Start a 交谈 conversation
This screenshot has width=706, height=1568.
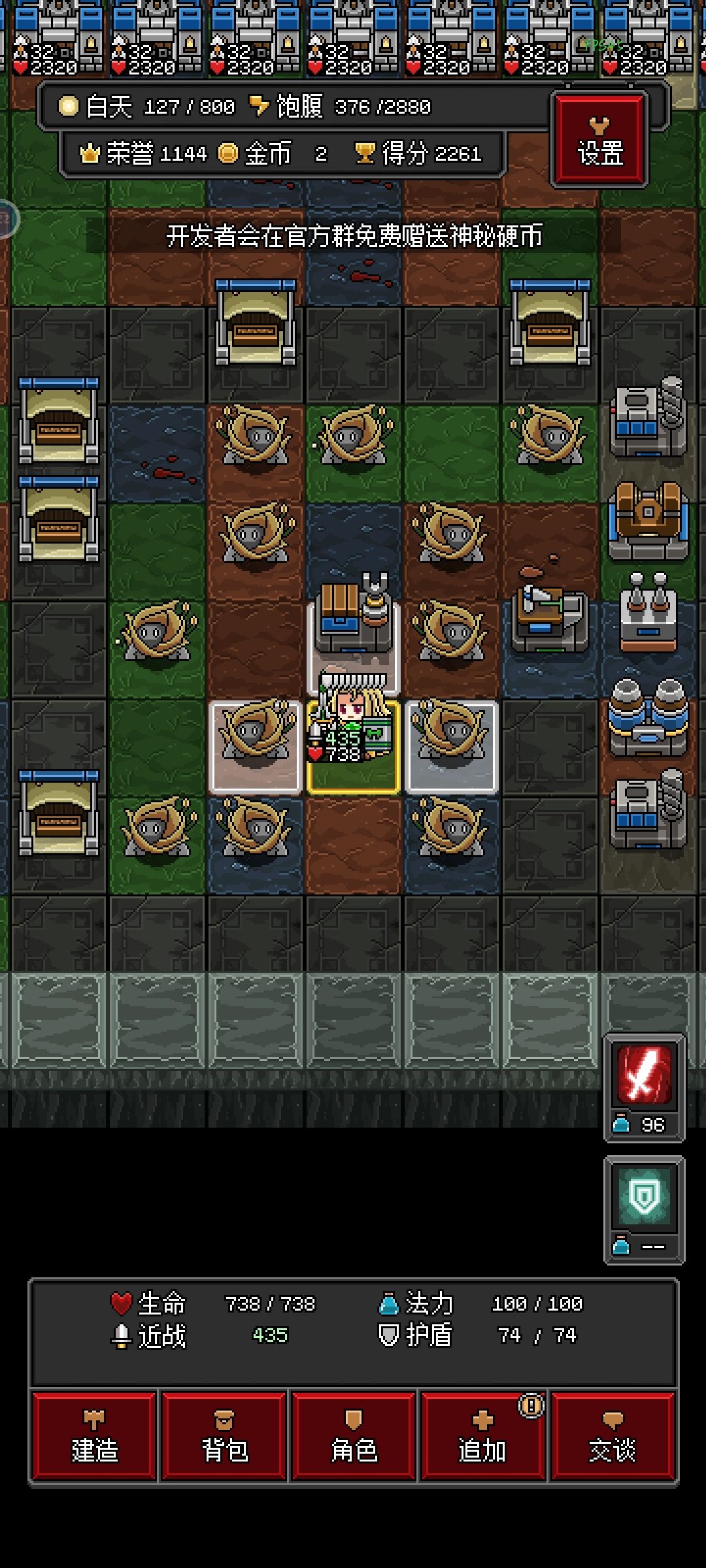click(613, 1435)
